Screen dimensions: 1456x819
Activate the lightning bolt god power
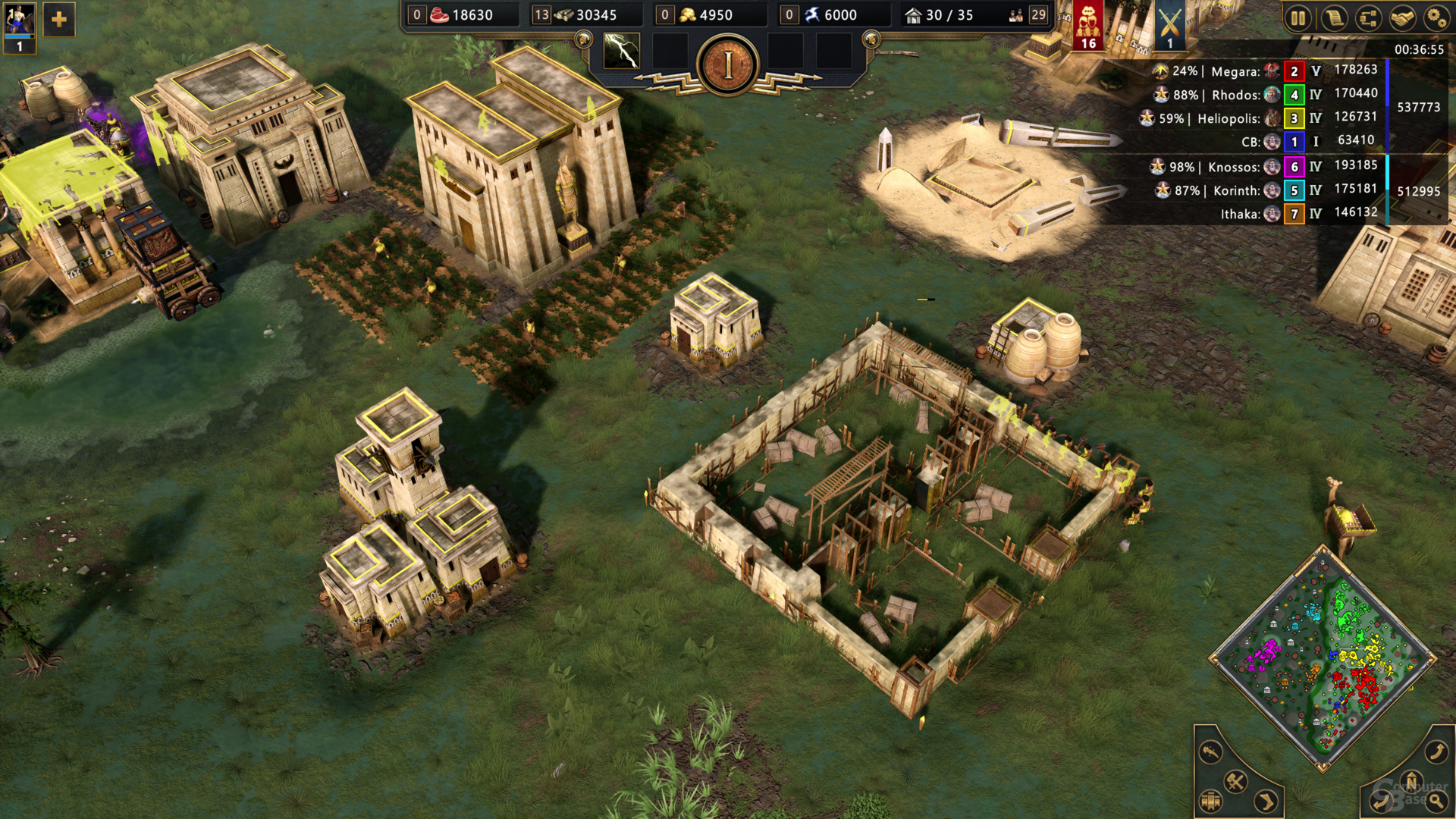621,52
